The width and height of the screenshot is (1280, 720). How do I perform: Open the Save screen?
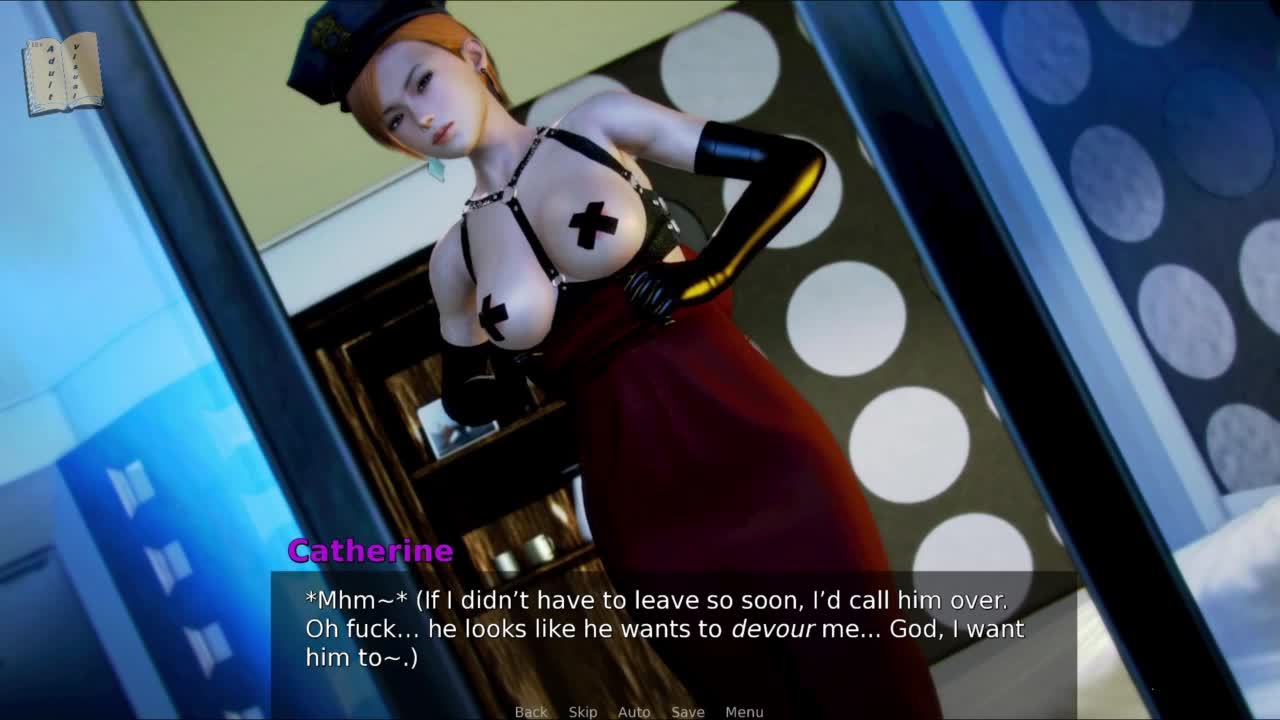[688, 711]
